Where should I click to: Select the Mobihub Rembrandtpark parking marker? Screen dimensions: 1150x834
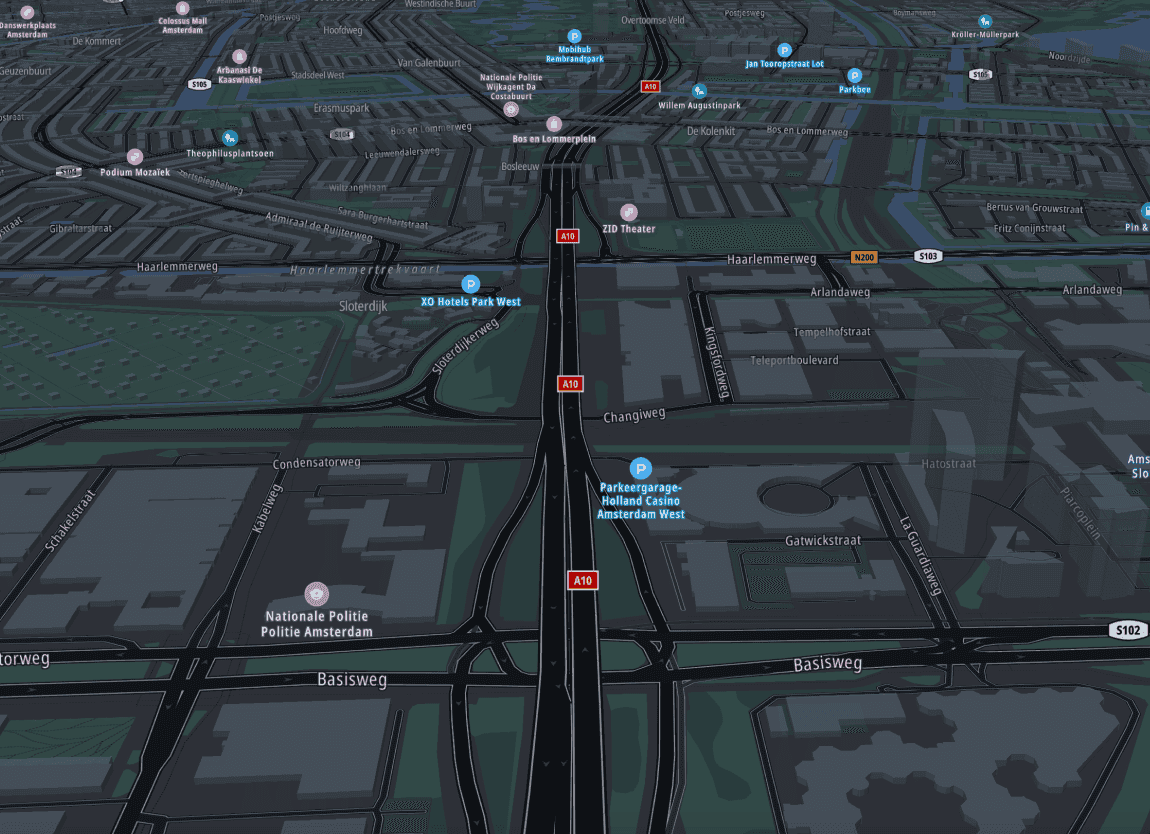coord(575,36)
